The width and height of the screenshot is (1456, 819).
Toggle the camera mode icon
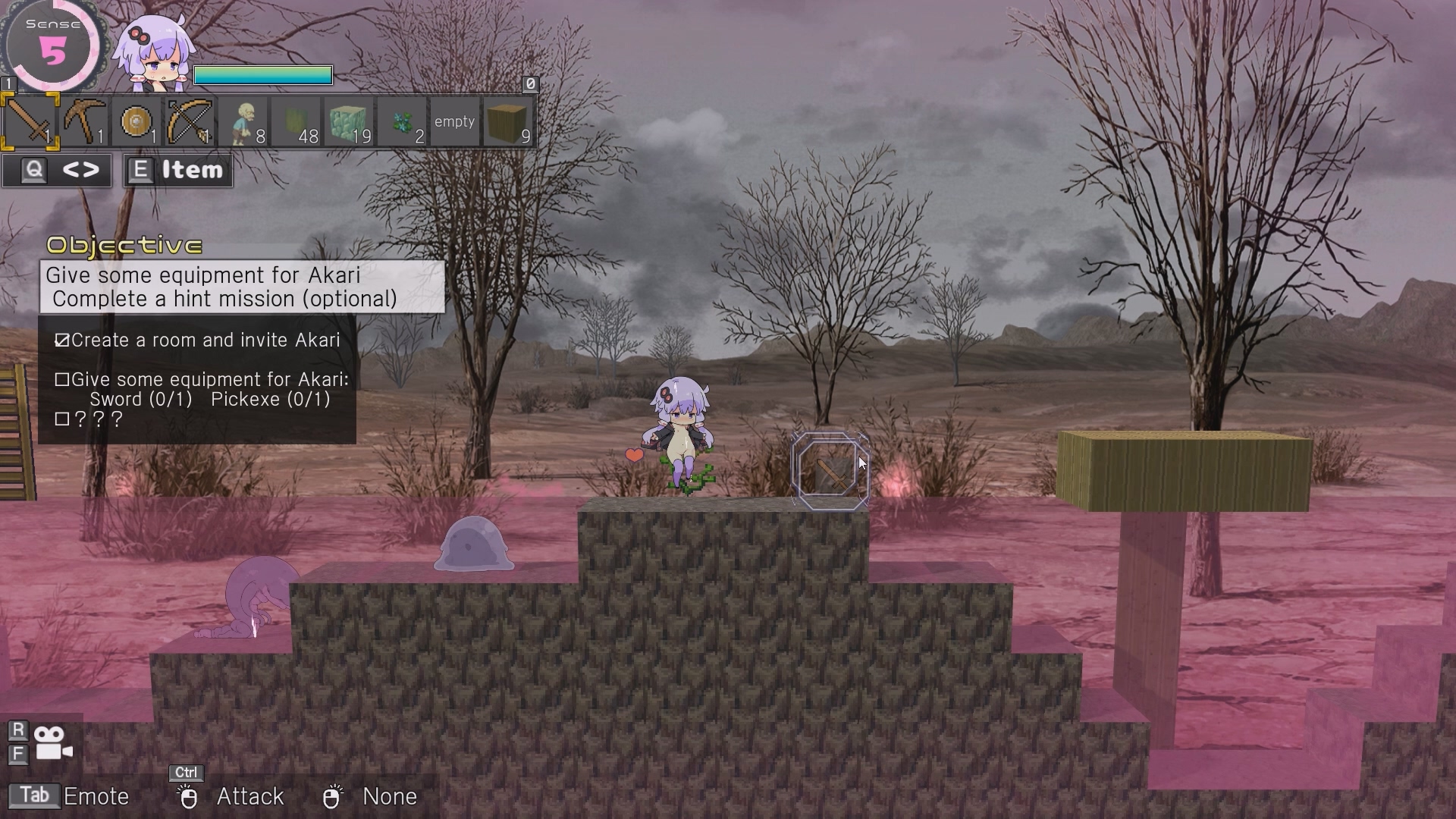tap(53, 743)
